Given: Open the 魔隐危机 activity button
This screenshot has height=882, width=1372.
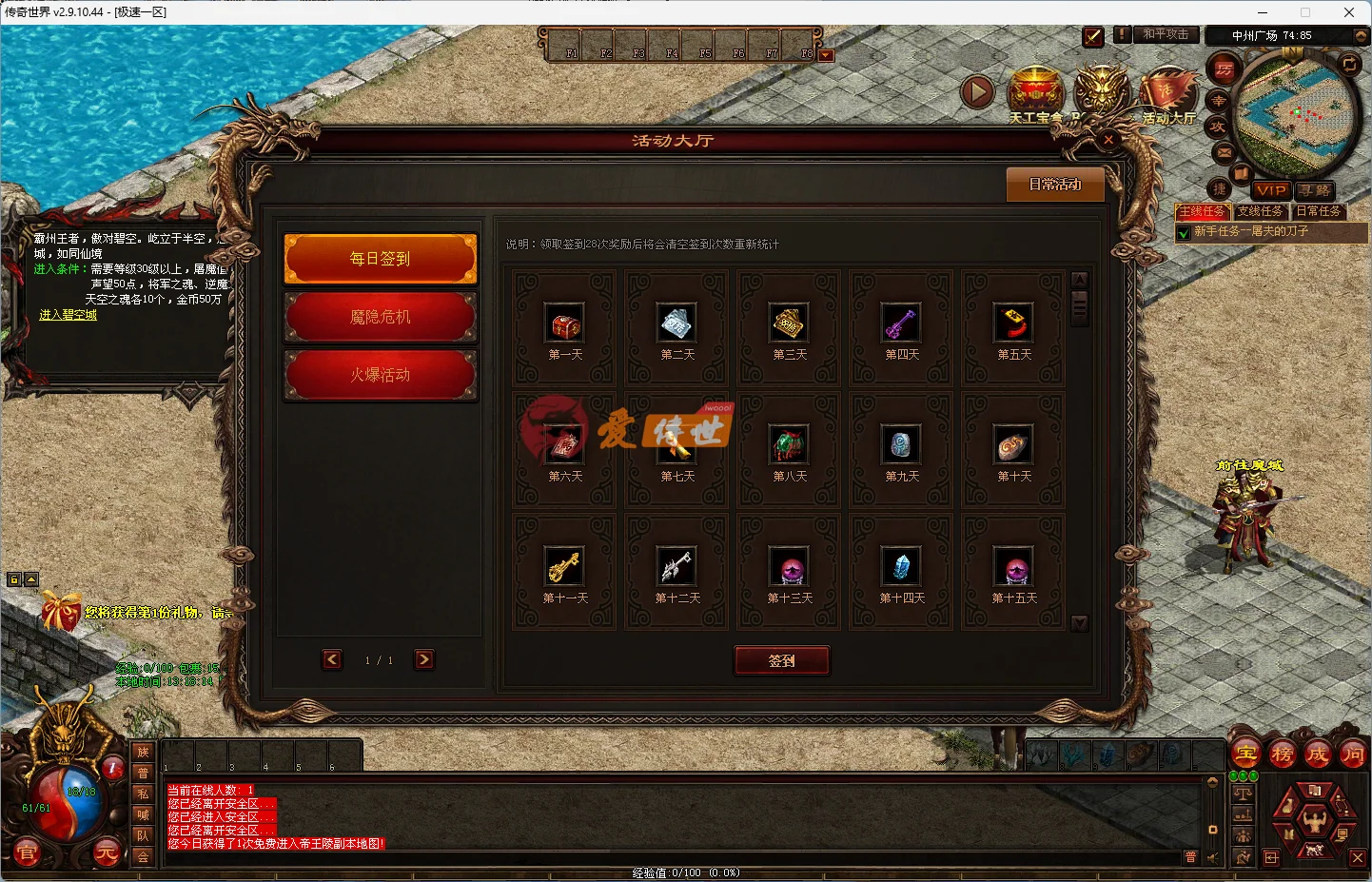Looking at the screenshot, I should 380,317.
